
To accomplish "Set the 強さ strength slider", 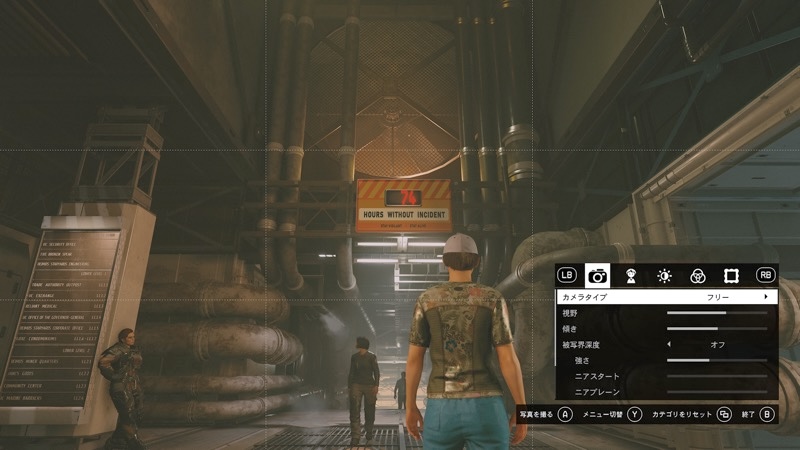I will tap(716, 360).
